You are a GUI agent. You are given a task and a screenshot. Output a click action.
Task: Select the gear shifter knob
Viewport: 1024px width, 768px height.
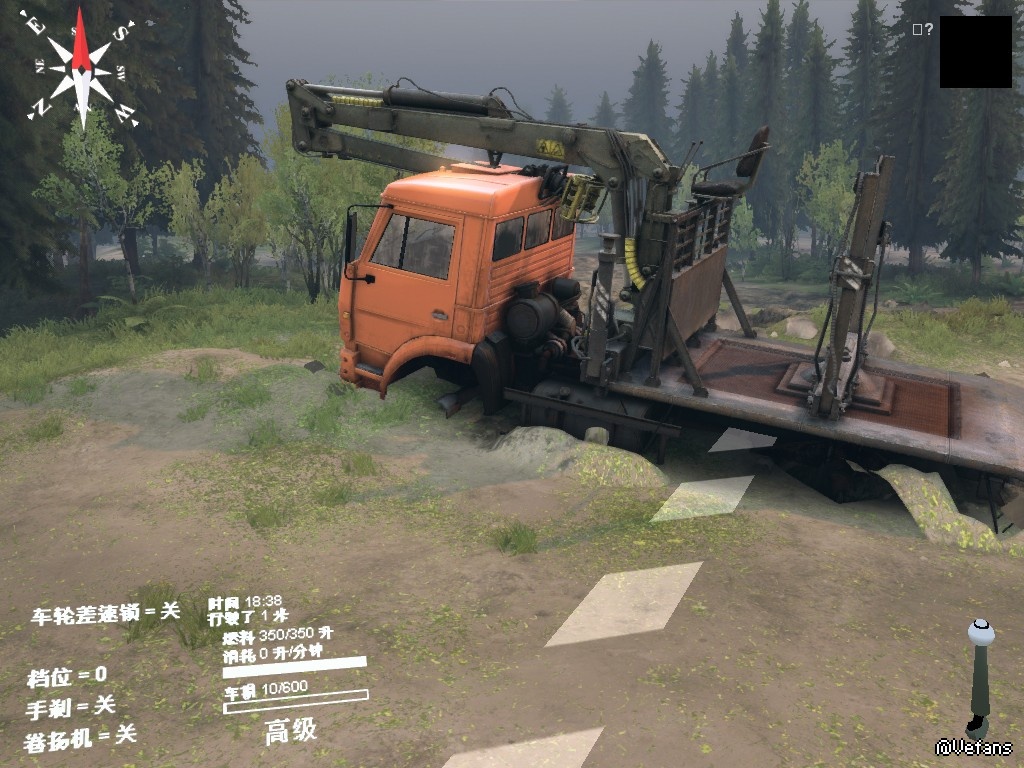click(981, 633)
